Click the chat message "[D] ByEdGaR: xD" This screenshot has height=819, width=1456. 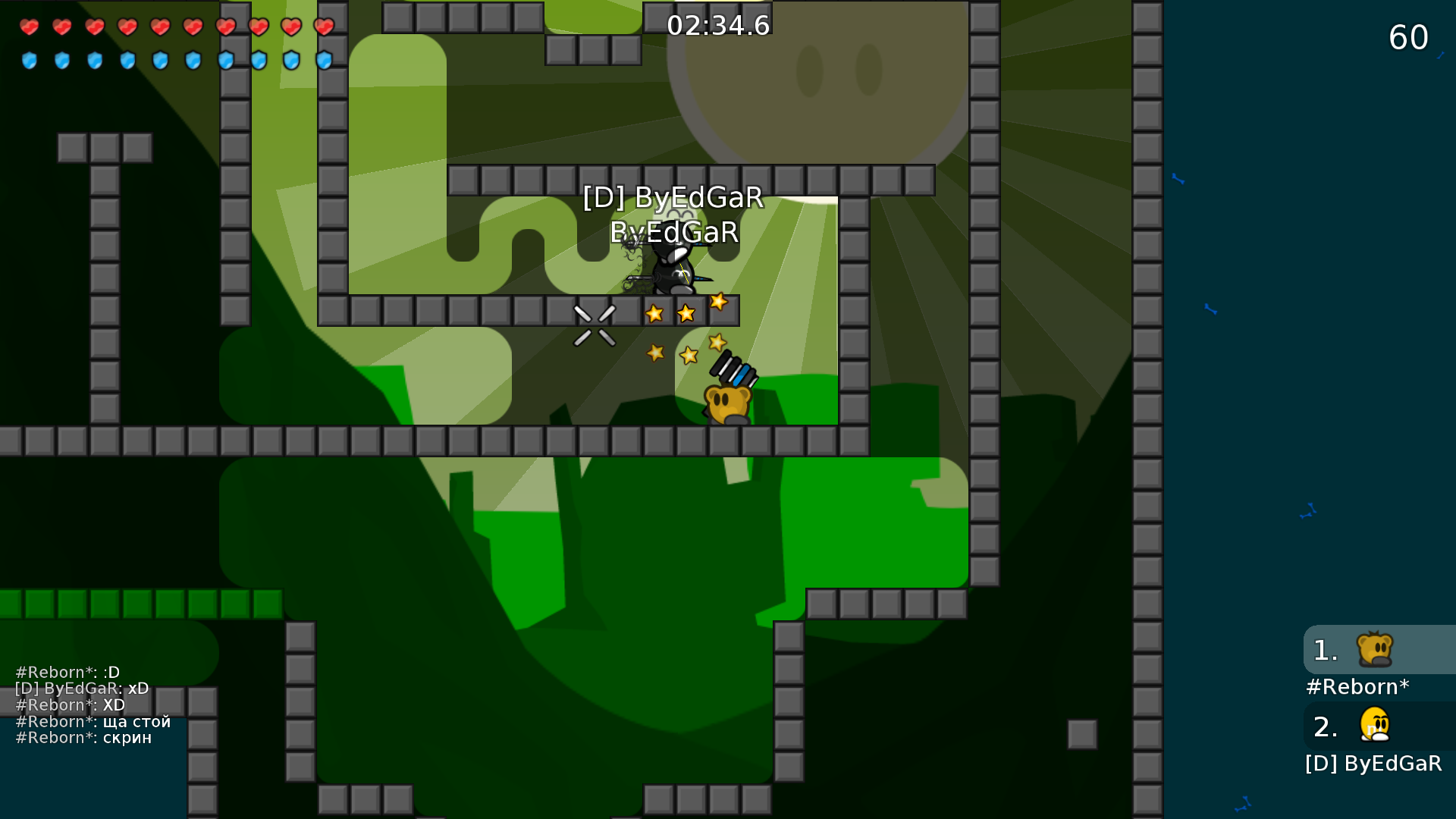point(80,689)
